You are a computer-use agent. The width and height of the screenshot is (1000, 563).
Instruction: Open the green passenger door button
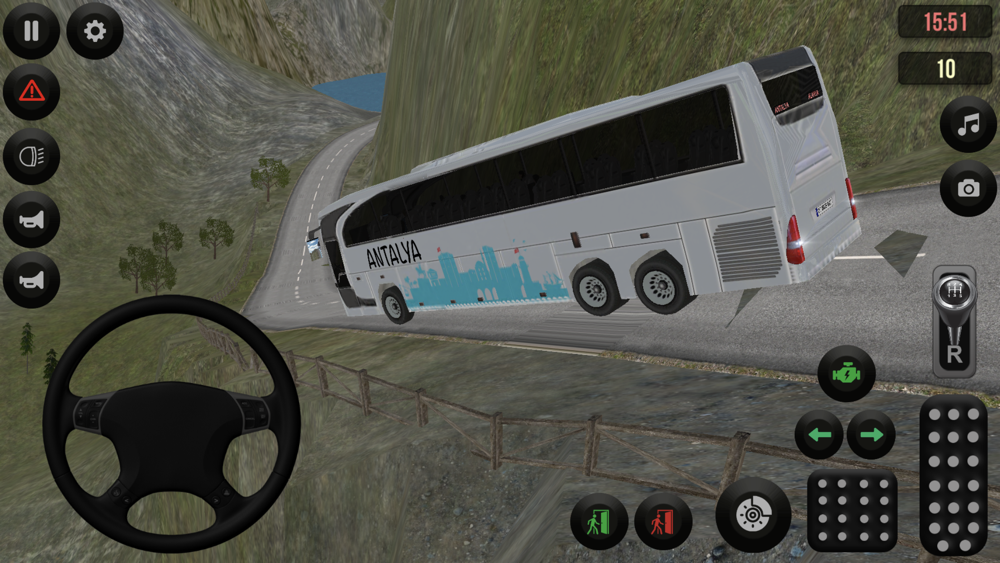coord(599,522)
